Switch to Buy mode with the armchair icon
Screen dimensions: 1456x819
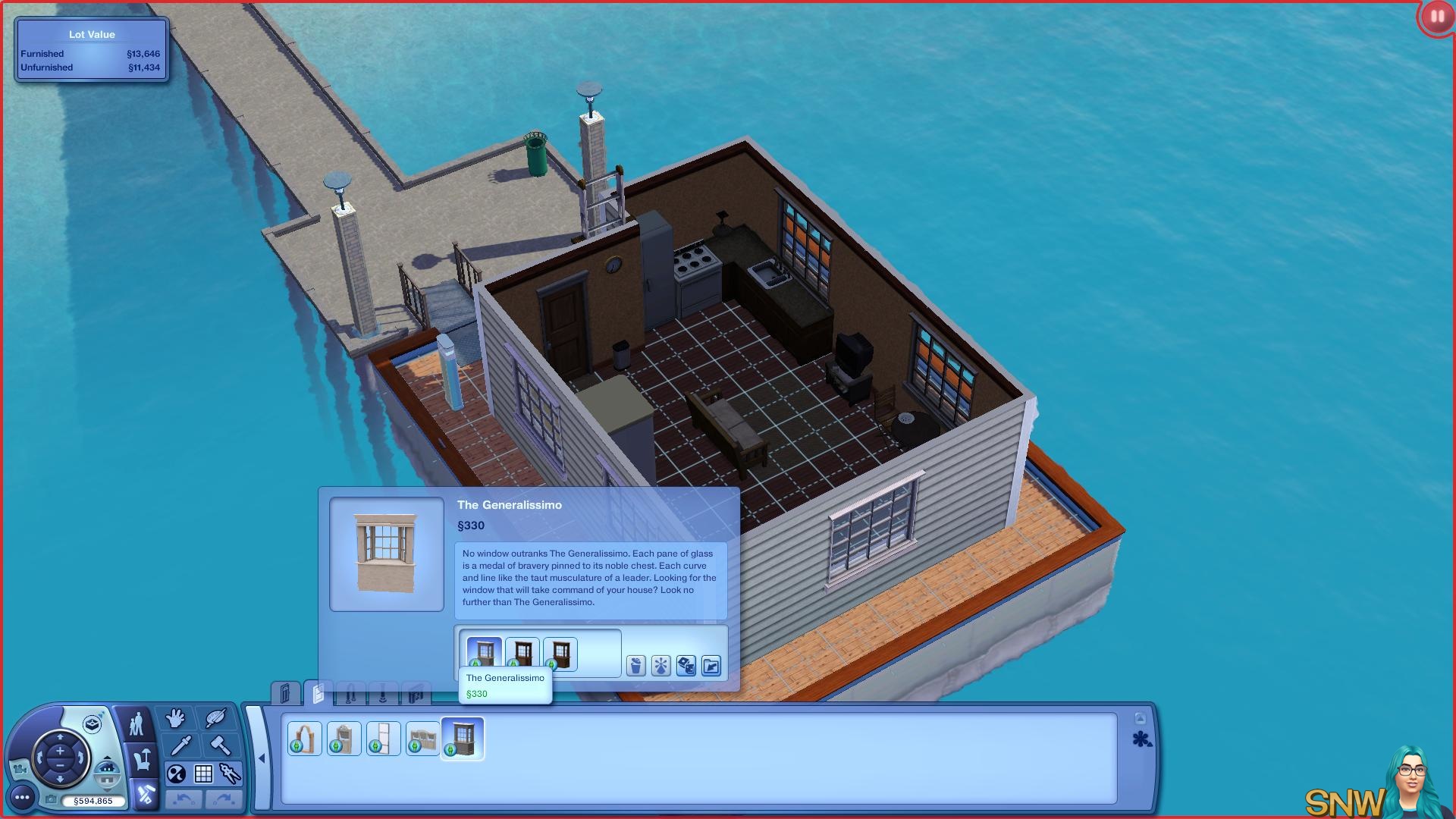(142, 759)
